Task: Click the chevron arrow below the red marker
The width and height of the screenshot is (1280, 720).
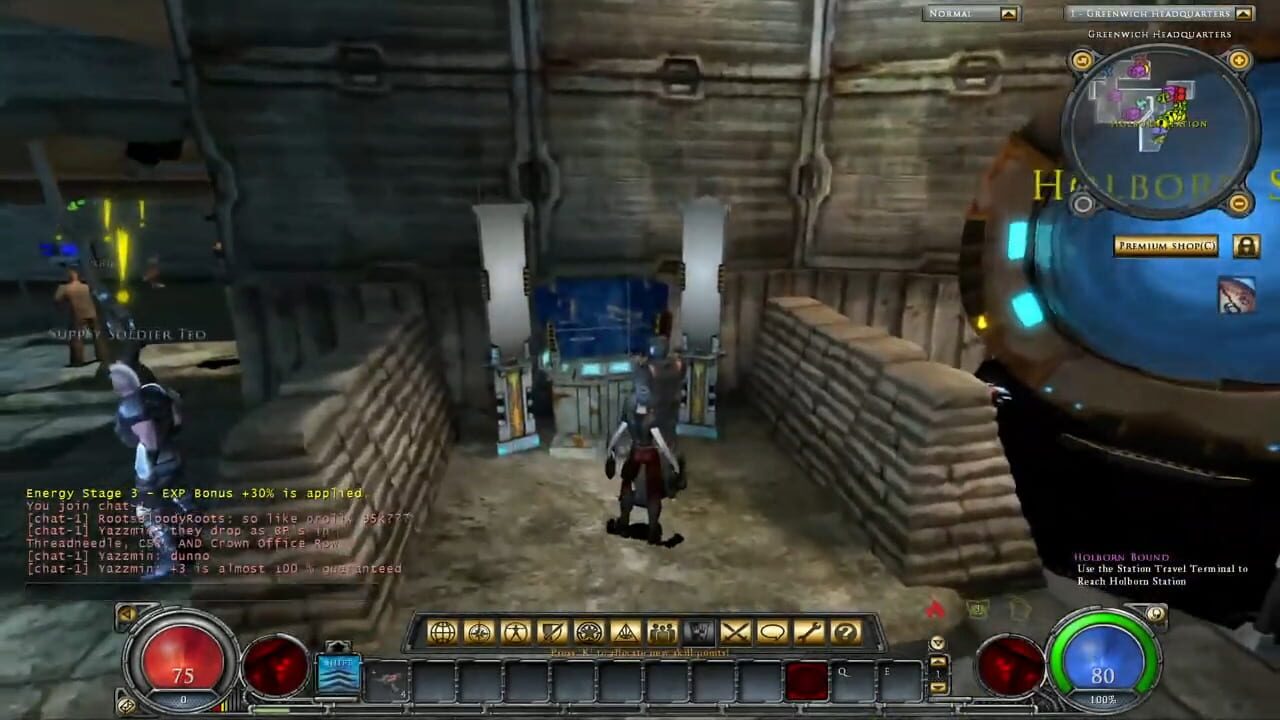Action: pyautogui.click(x=937, y=643)
